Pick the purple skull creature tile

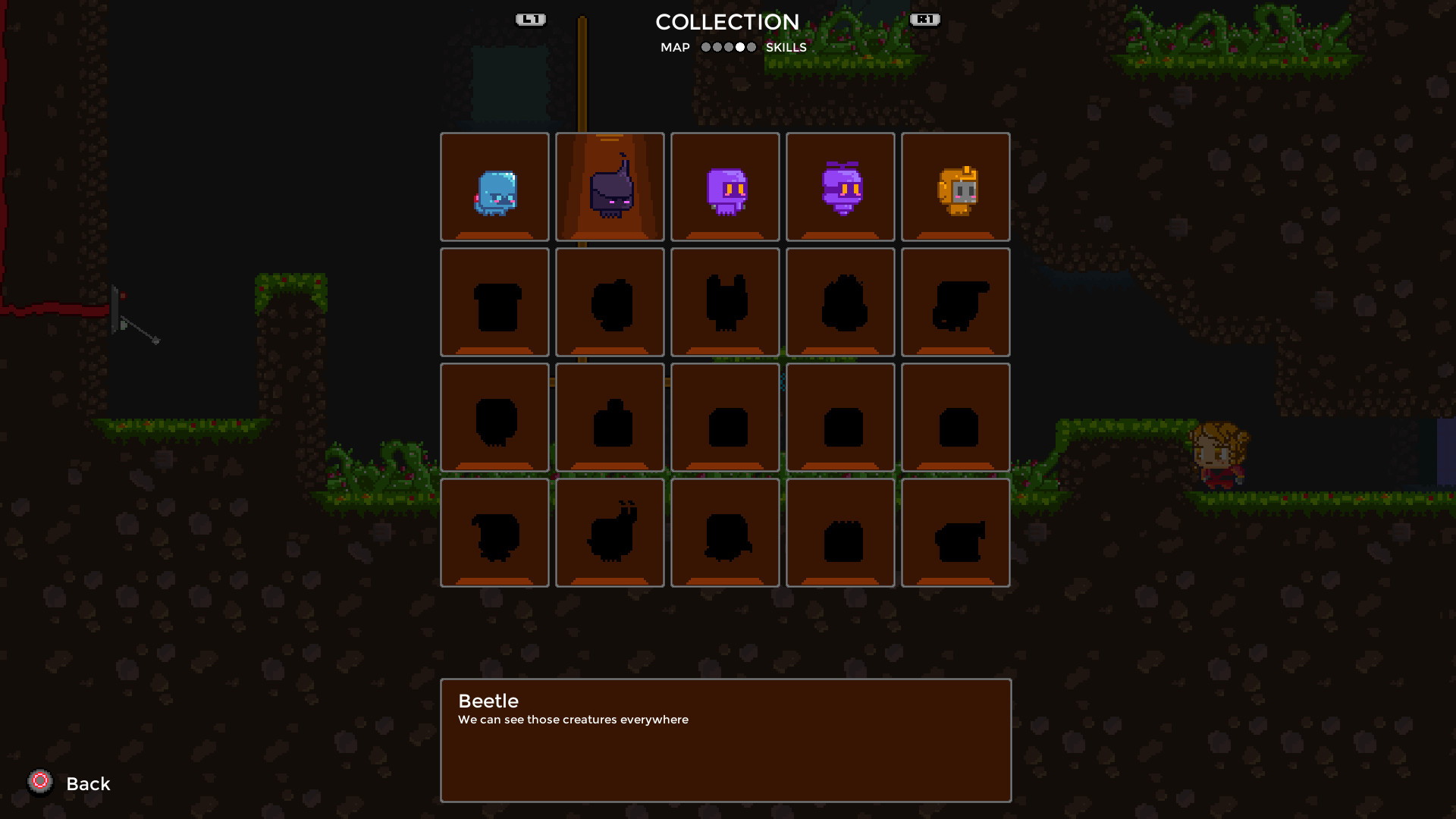(725, 187)
